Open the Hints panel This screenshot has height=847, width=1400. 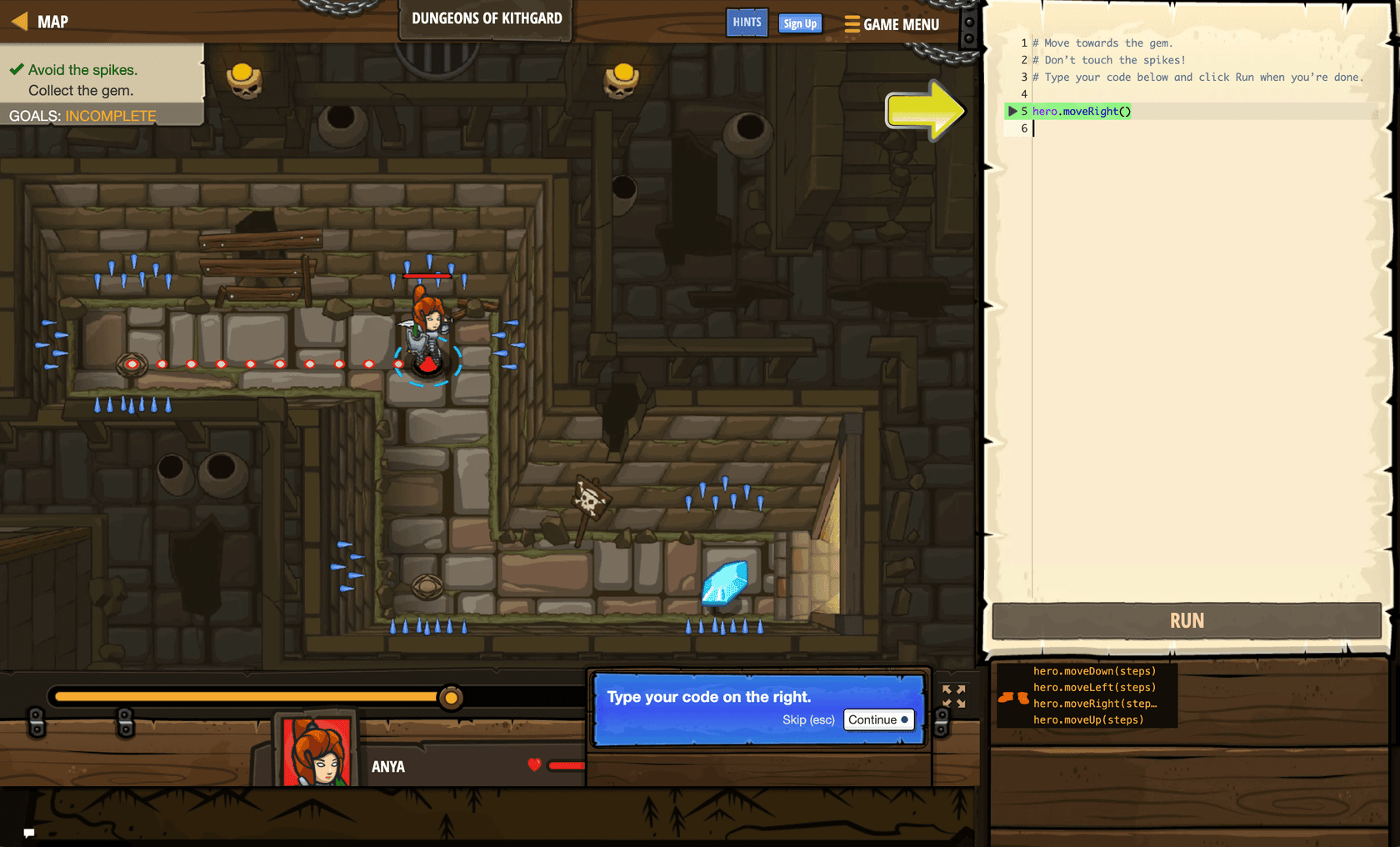pos(747,23)
